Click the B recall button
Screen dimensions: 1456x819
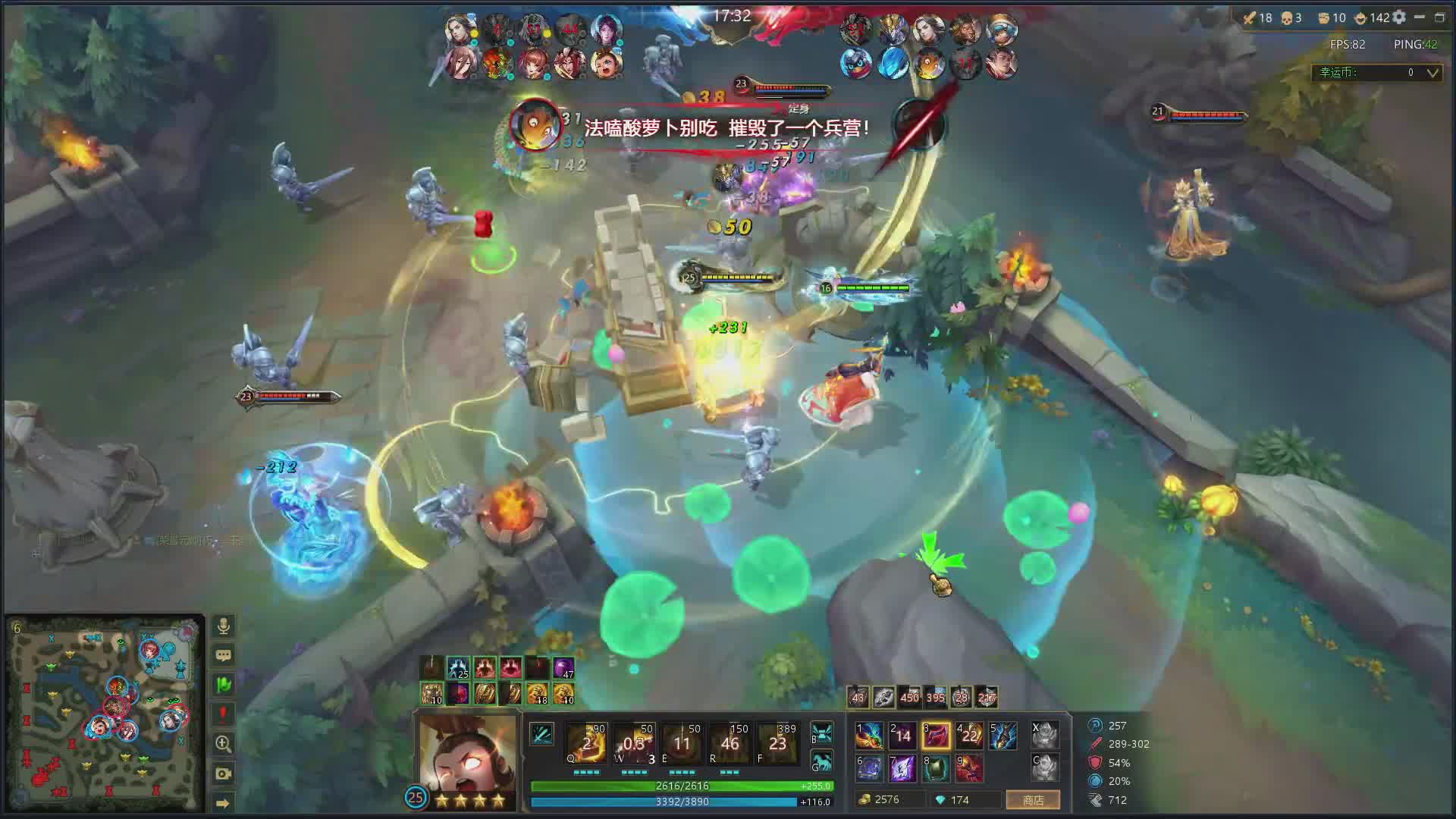[822, 733]
